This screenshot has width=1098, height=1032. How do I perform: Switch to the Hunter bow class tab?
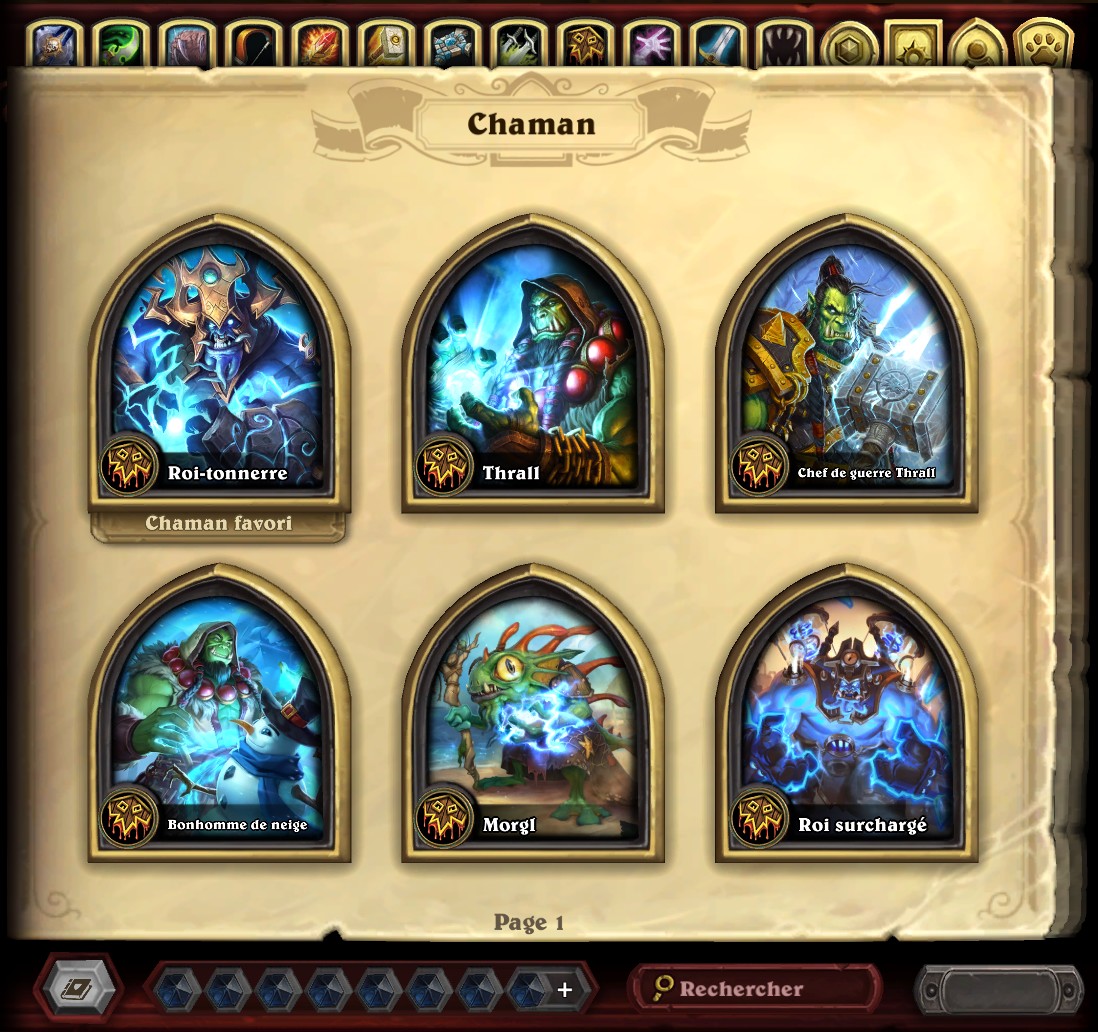tap(254, 45)
